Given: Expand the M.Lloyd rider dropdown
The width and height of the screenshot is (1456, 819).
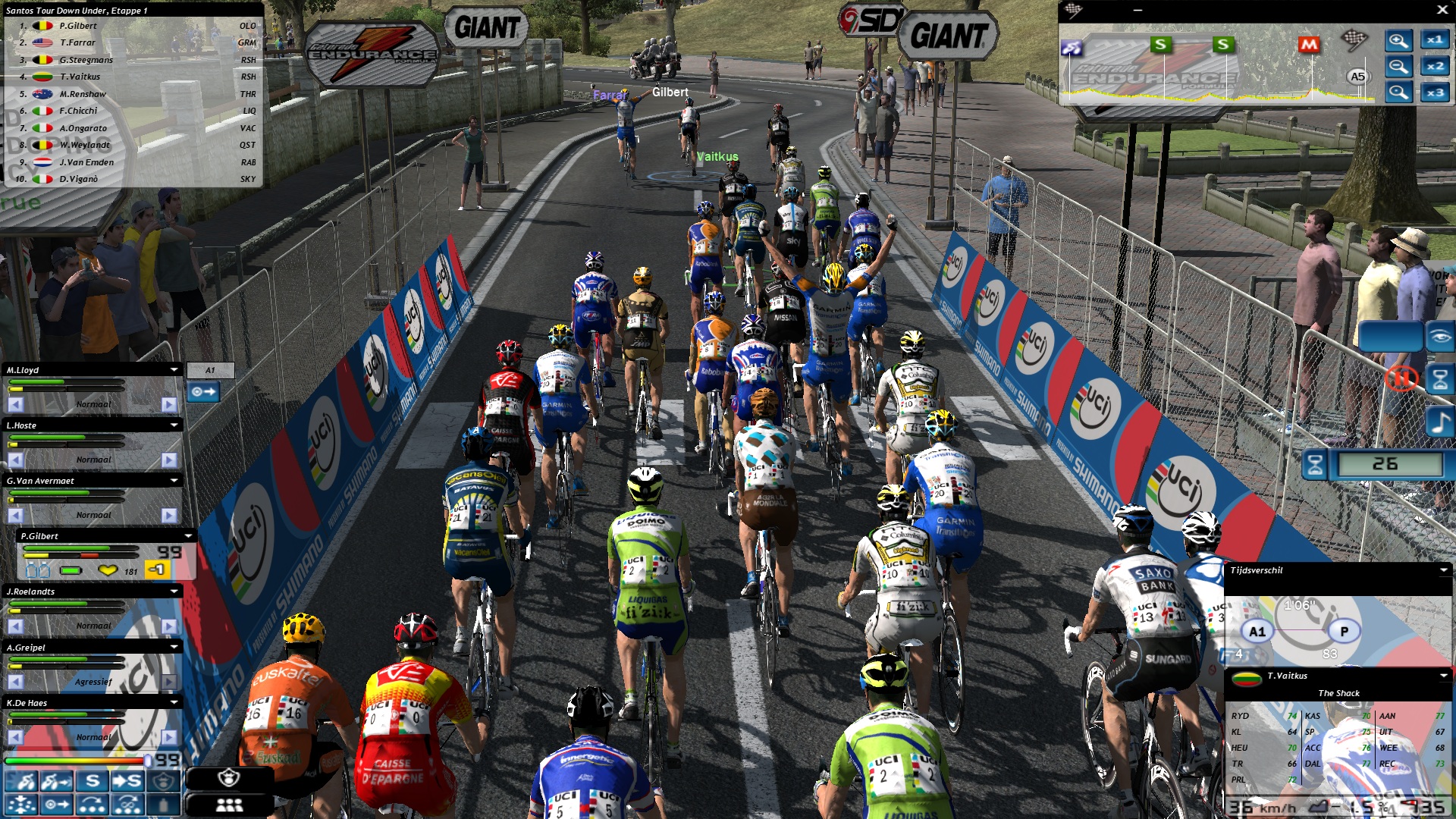Looking at the screenshot, I should pyautogui.click(x=174, y=370).
